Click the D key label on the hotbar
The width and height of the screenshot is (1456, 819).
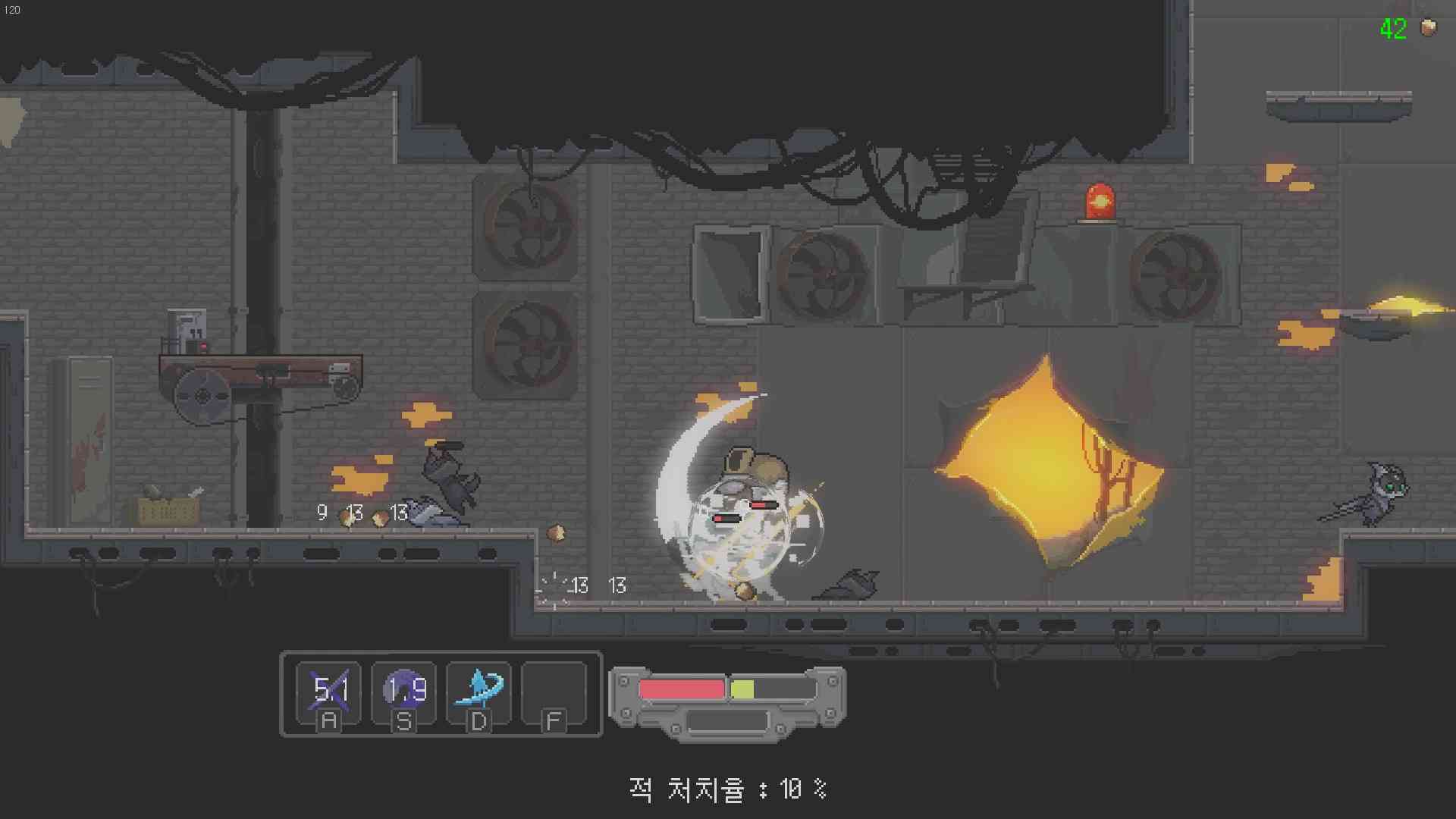point(478,722)
